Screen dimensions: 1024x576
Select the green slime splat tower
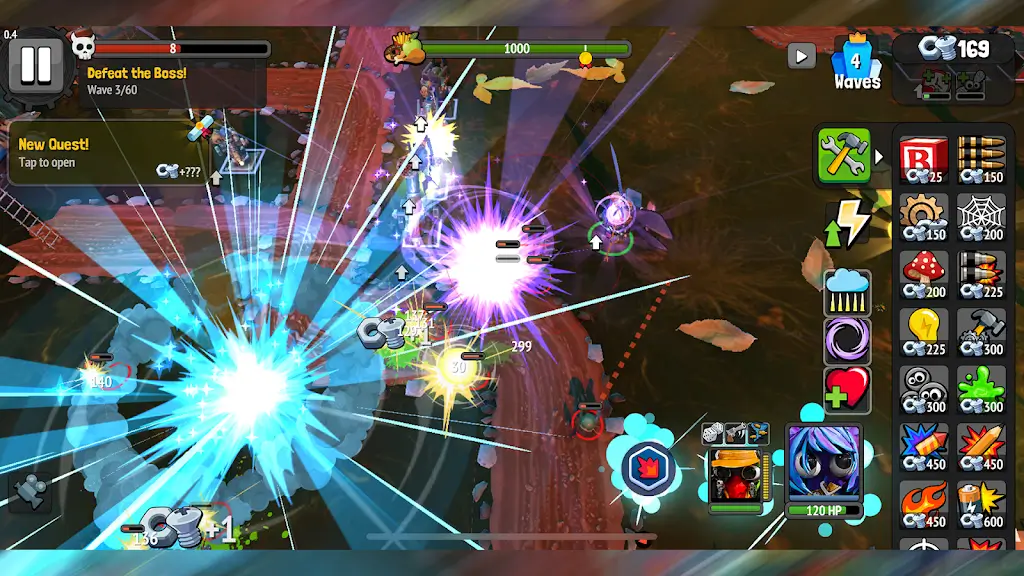[x=980, y=388]
